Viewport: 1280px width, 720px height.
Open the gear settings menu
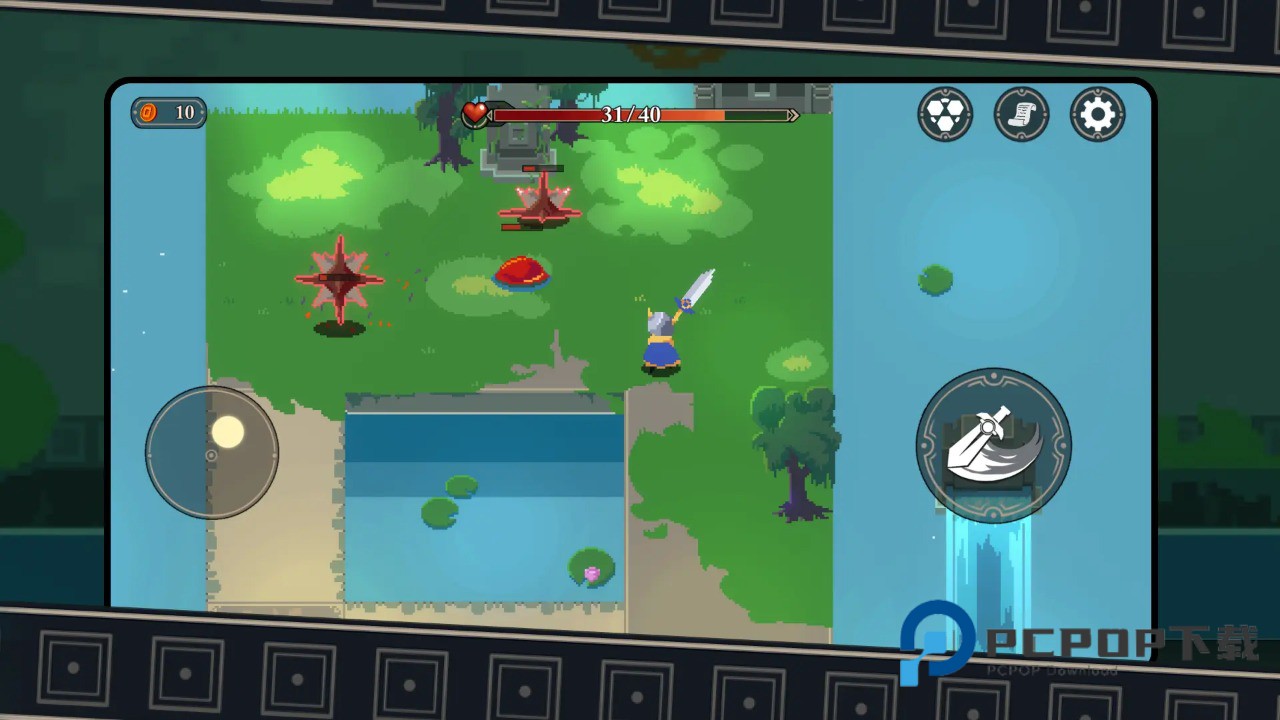pos(1097,115)
